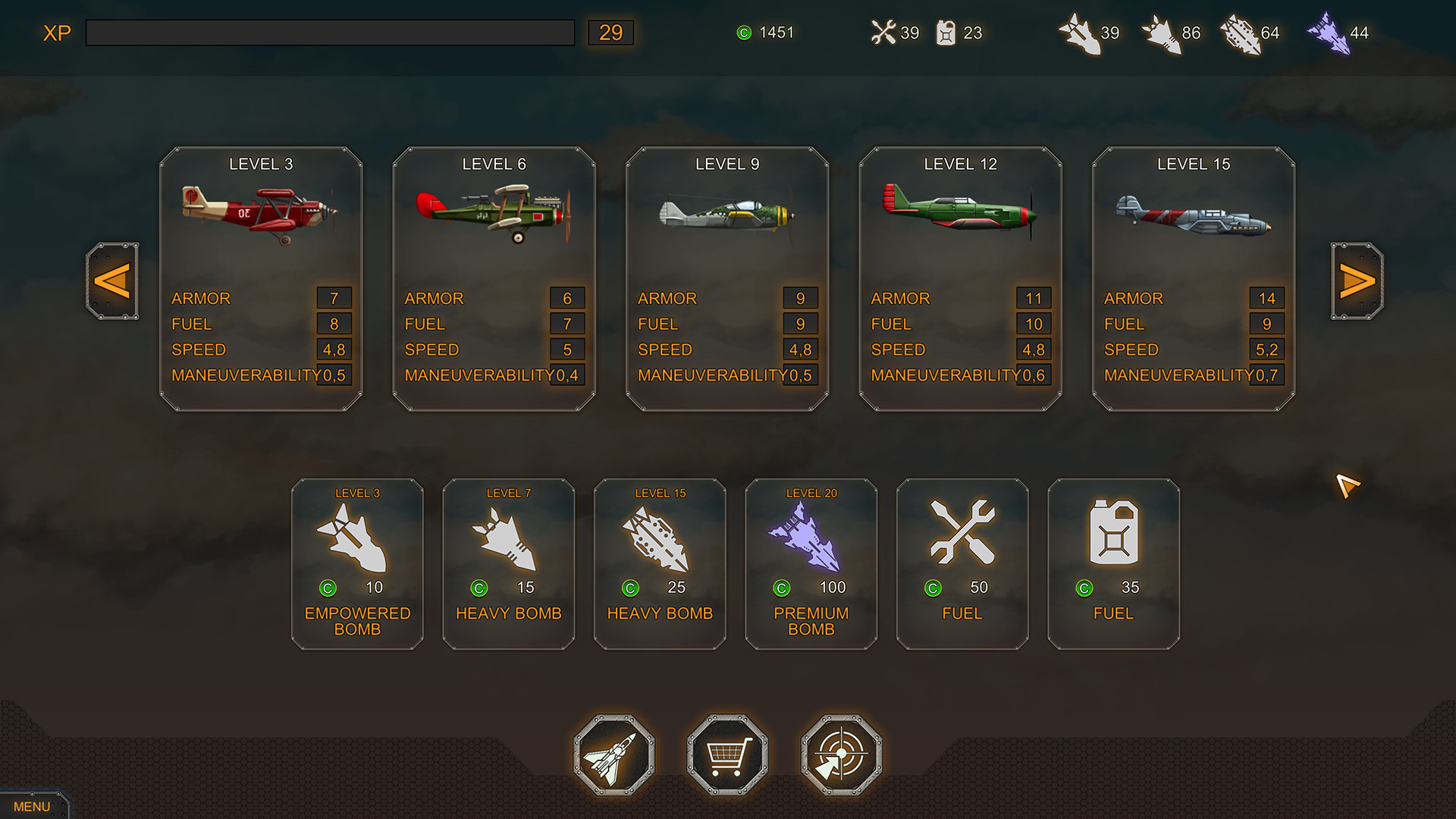Click the left arrow to scroll planes

(x=112, y=281)
